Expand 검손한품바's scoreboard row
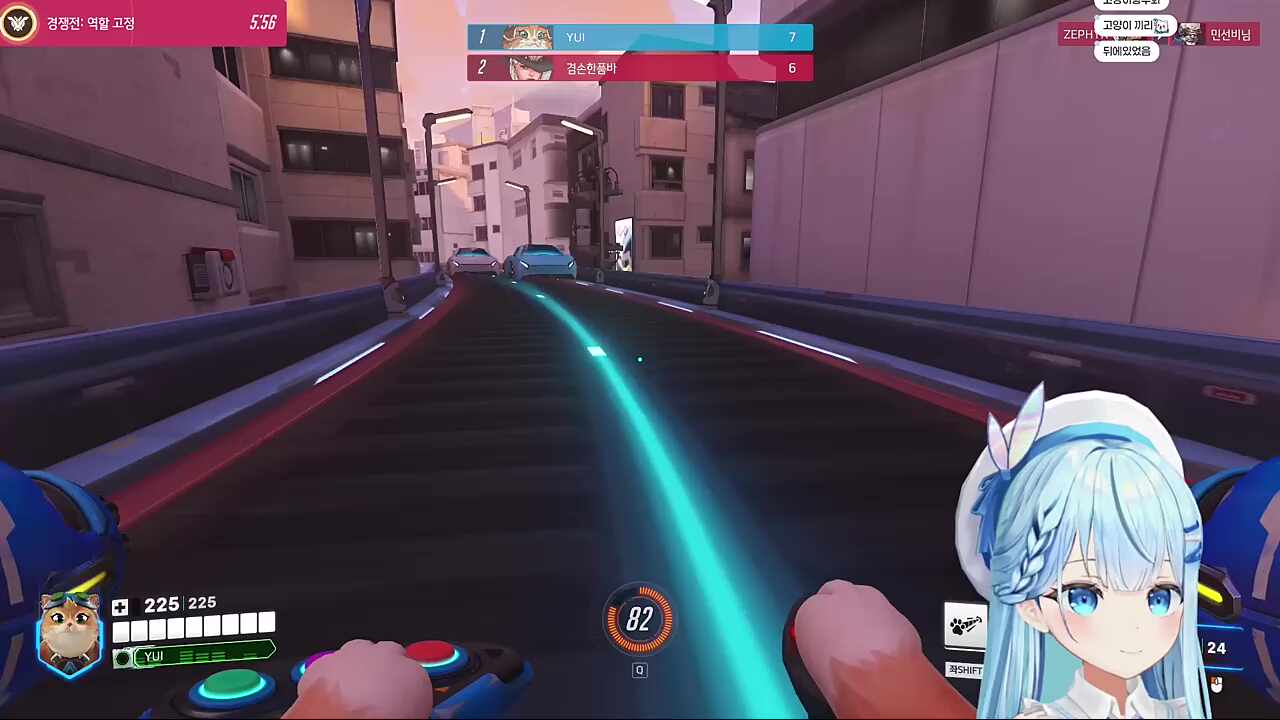Screen dimensions: 1280x720 click(x=640, y=67)
